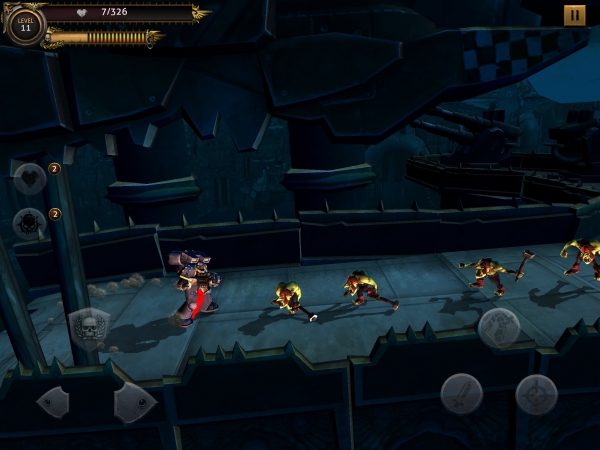Click the Level 11 badge
Screen dimensions: 600x450
[25, 25]
